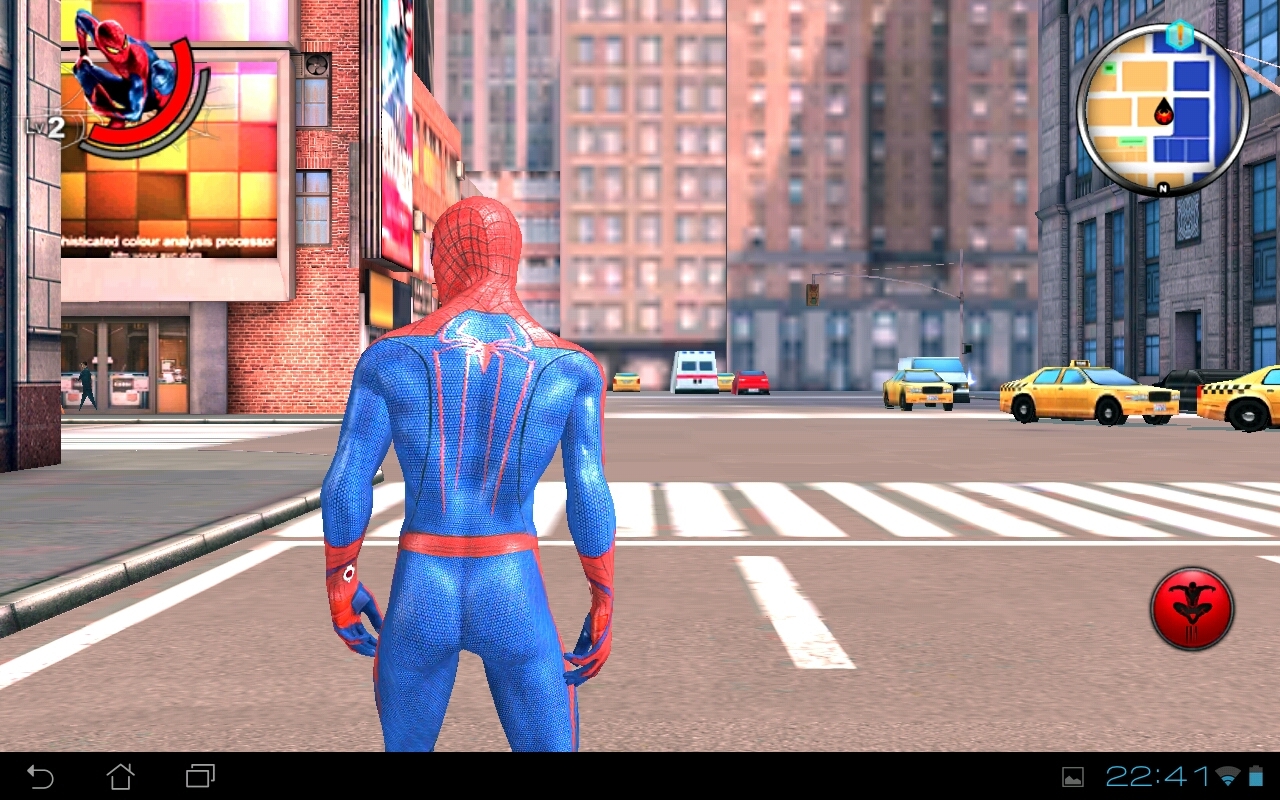Open Recent Apps from the navigation bar
The image size is (1280, 800).
coord(198,776)
